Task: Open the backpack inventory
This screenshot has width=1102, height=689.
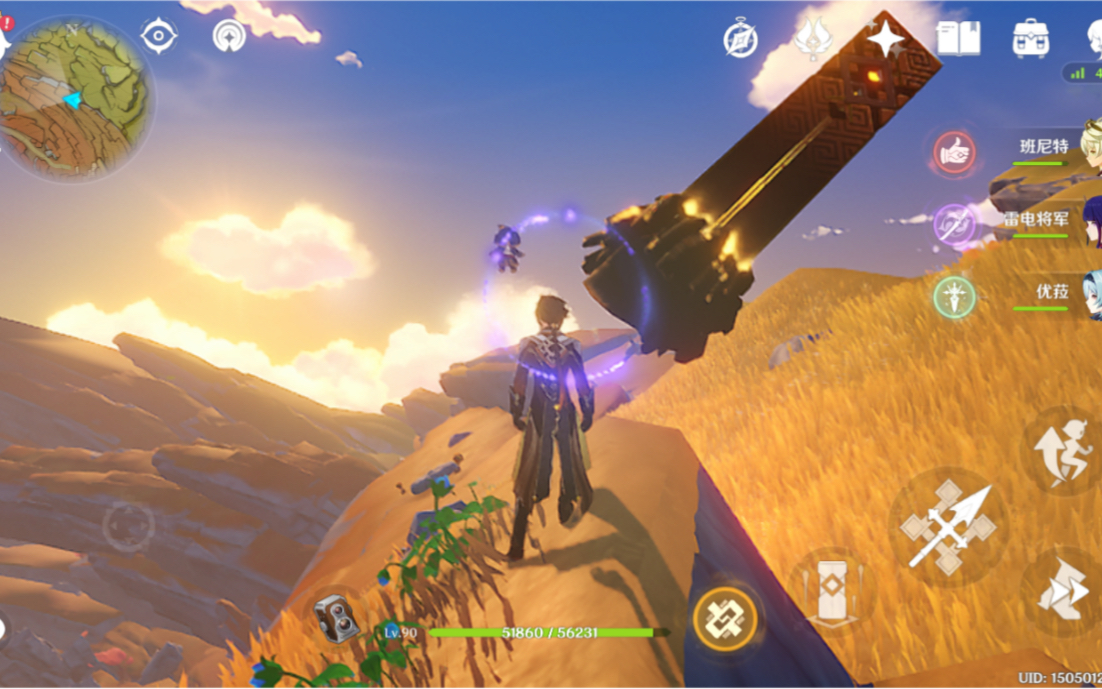Action: click(1030, 39)
